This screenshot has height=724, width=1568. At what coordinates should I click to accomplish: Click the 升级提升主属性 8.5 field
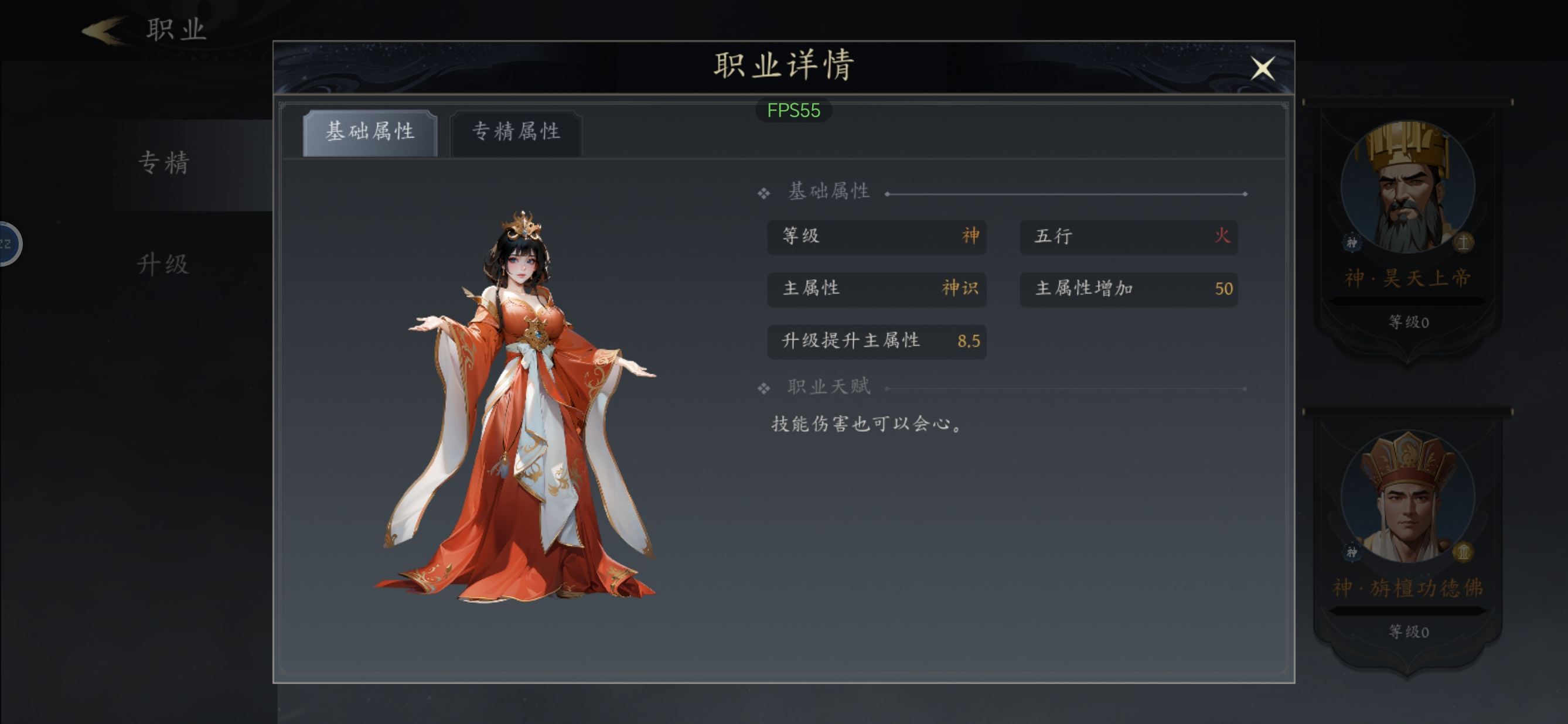pos(877,341)
